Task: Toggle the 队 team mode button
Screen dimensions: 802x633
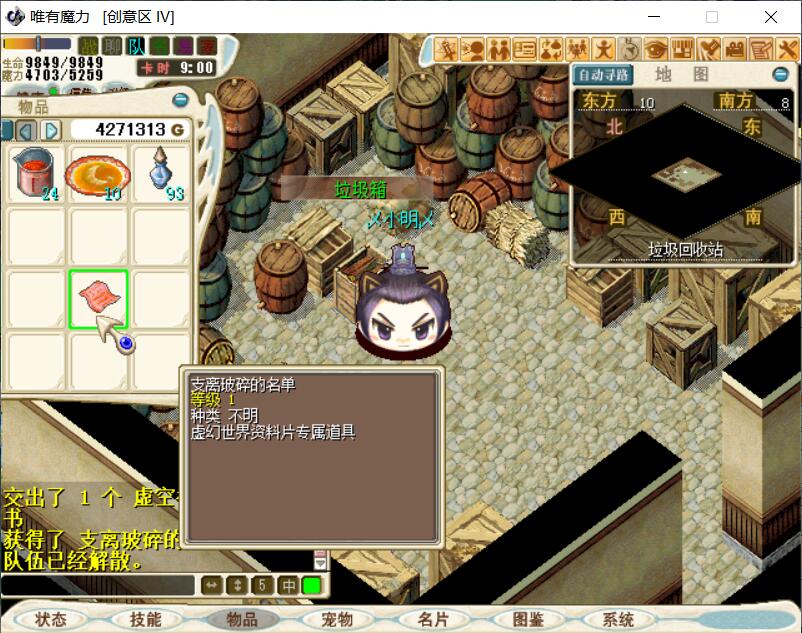Action: pos(136,46)
